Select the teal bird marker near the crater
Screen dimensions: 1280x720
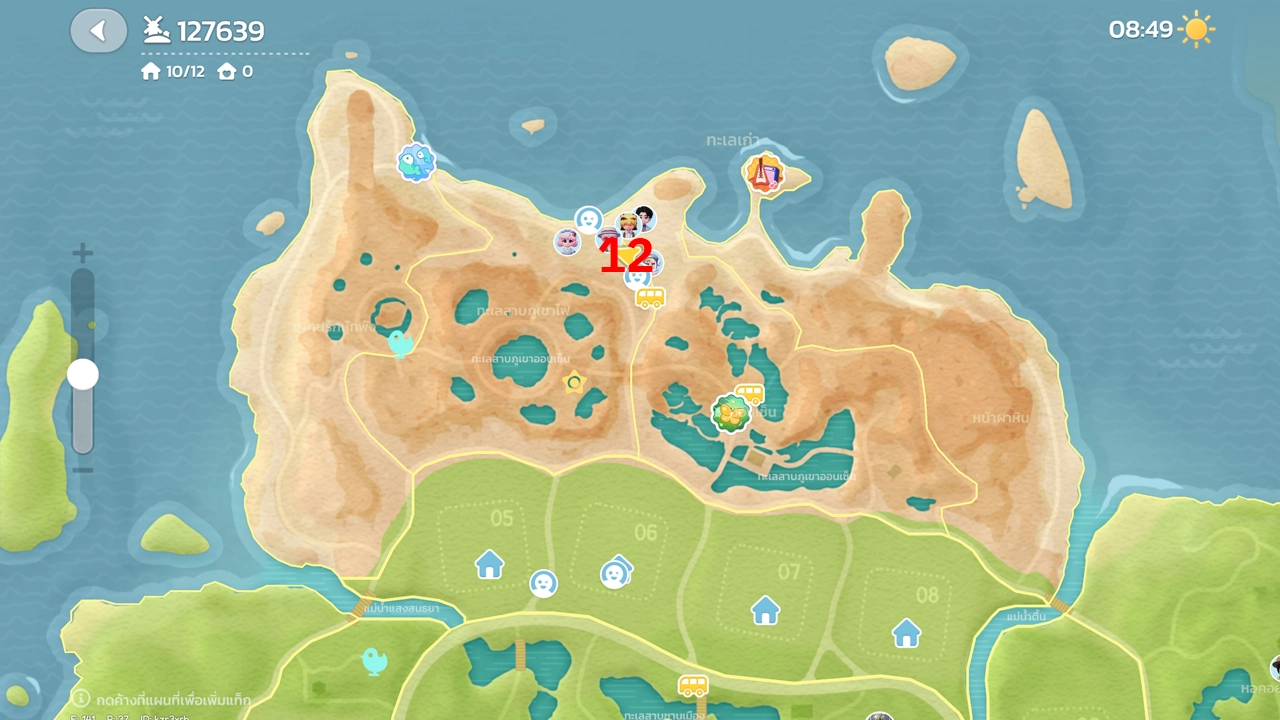tap(401, 344)
